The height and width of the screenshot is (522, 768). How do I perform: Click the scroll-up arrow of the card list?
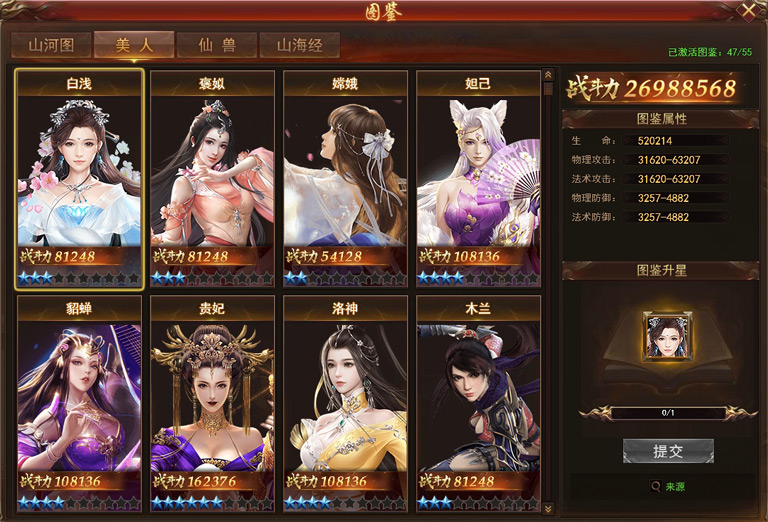[x=547, y=74]
